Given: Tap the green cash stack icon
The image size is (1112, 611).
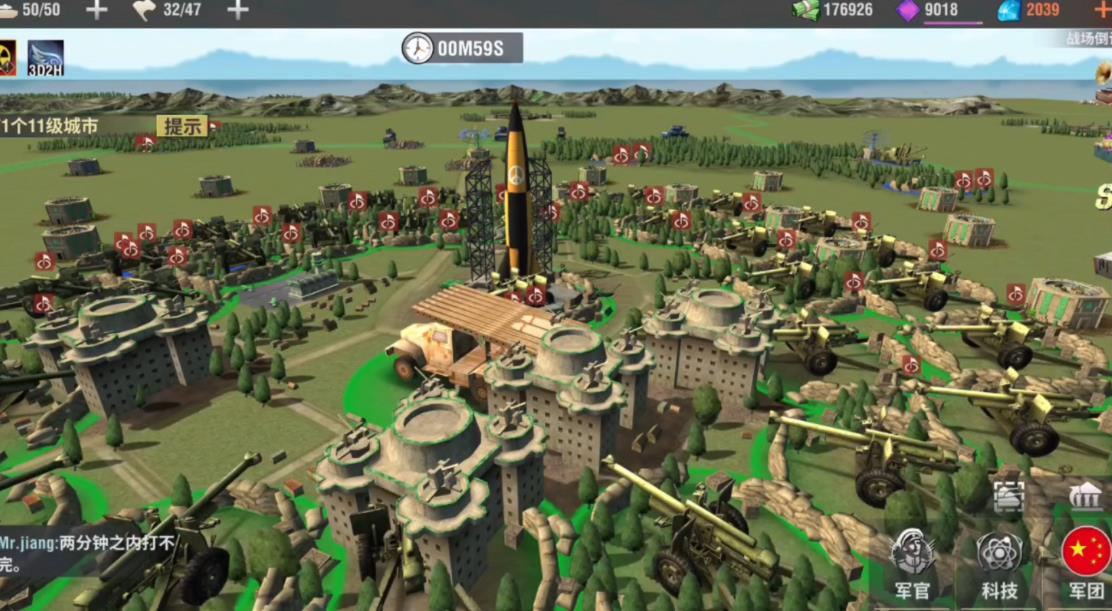Looking at the screenshot, I should pyautogui.click(x=806, y=10).
